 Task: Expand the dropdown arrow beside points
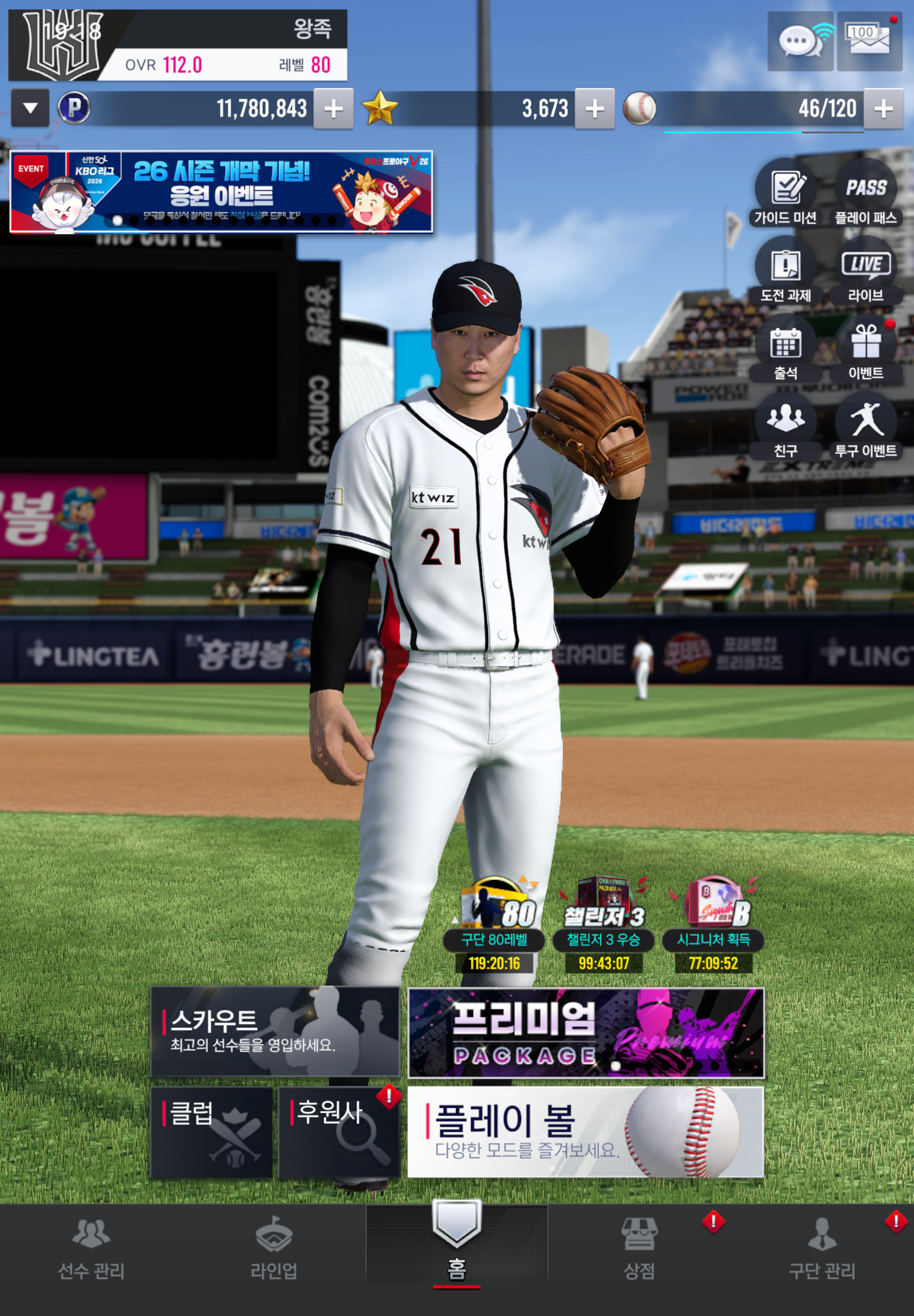[30, 108]
